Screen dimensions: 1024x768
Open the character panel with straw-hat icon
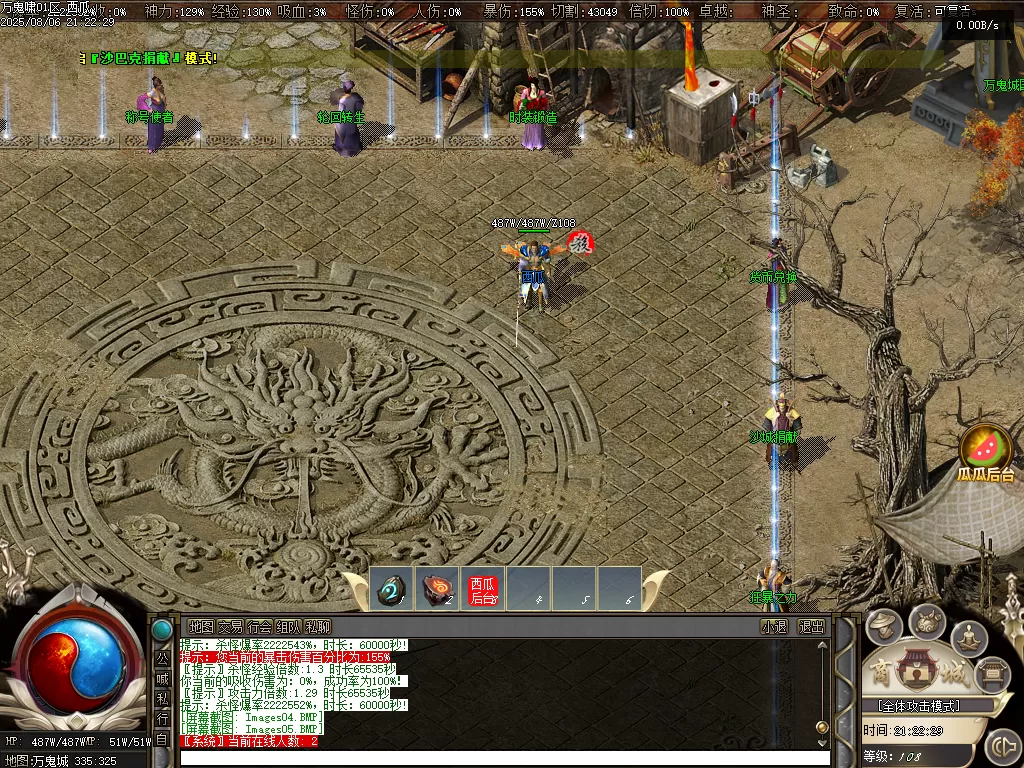(x=884, y=627)
